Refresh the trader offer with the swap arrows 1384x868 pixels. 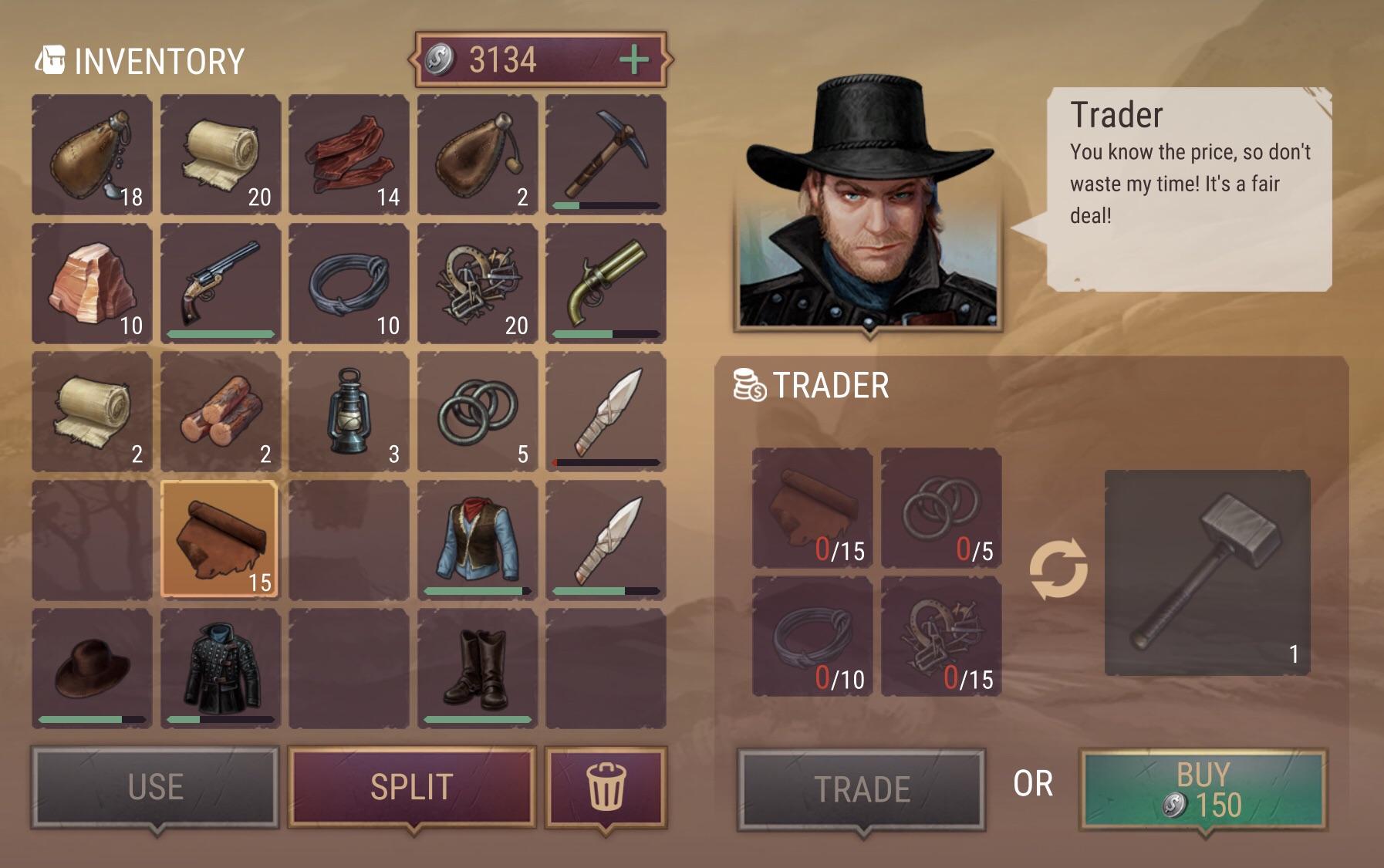pyautogui.click(x=1058, y=570)
